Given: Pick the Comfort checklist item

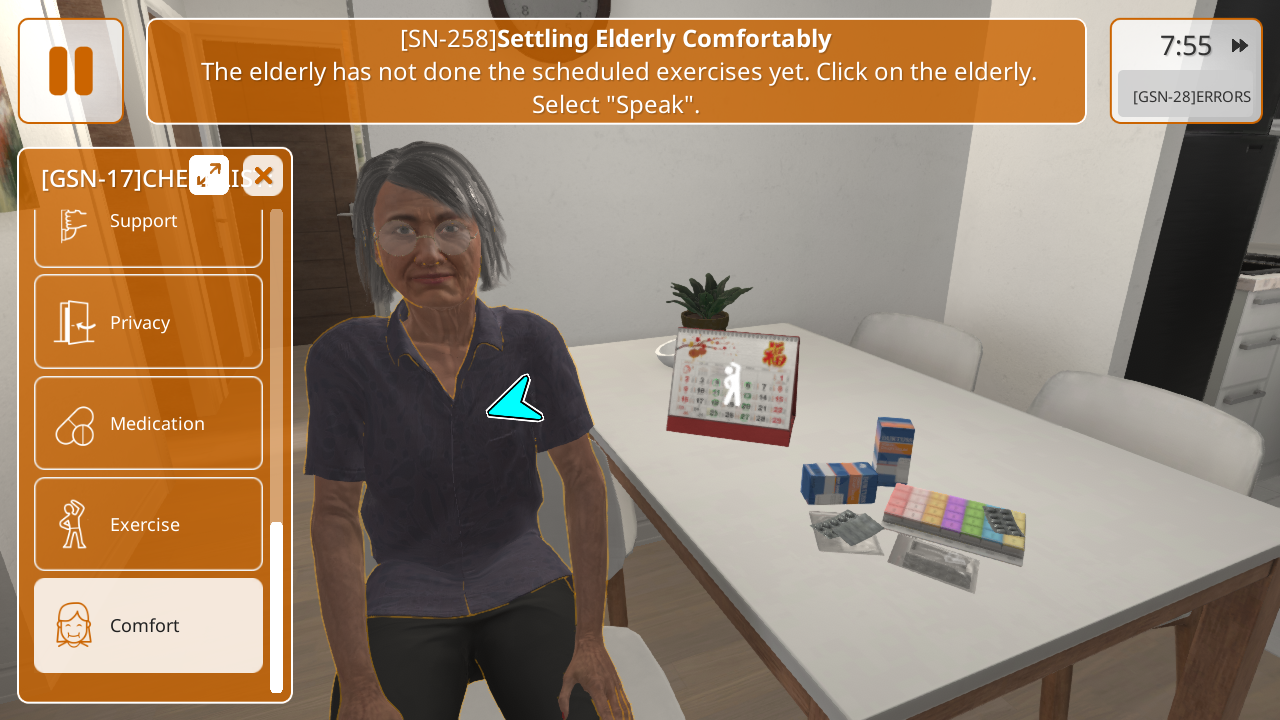Looking at the screenshot, I should pos(148,625).
